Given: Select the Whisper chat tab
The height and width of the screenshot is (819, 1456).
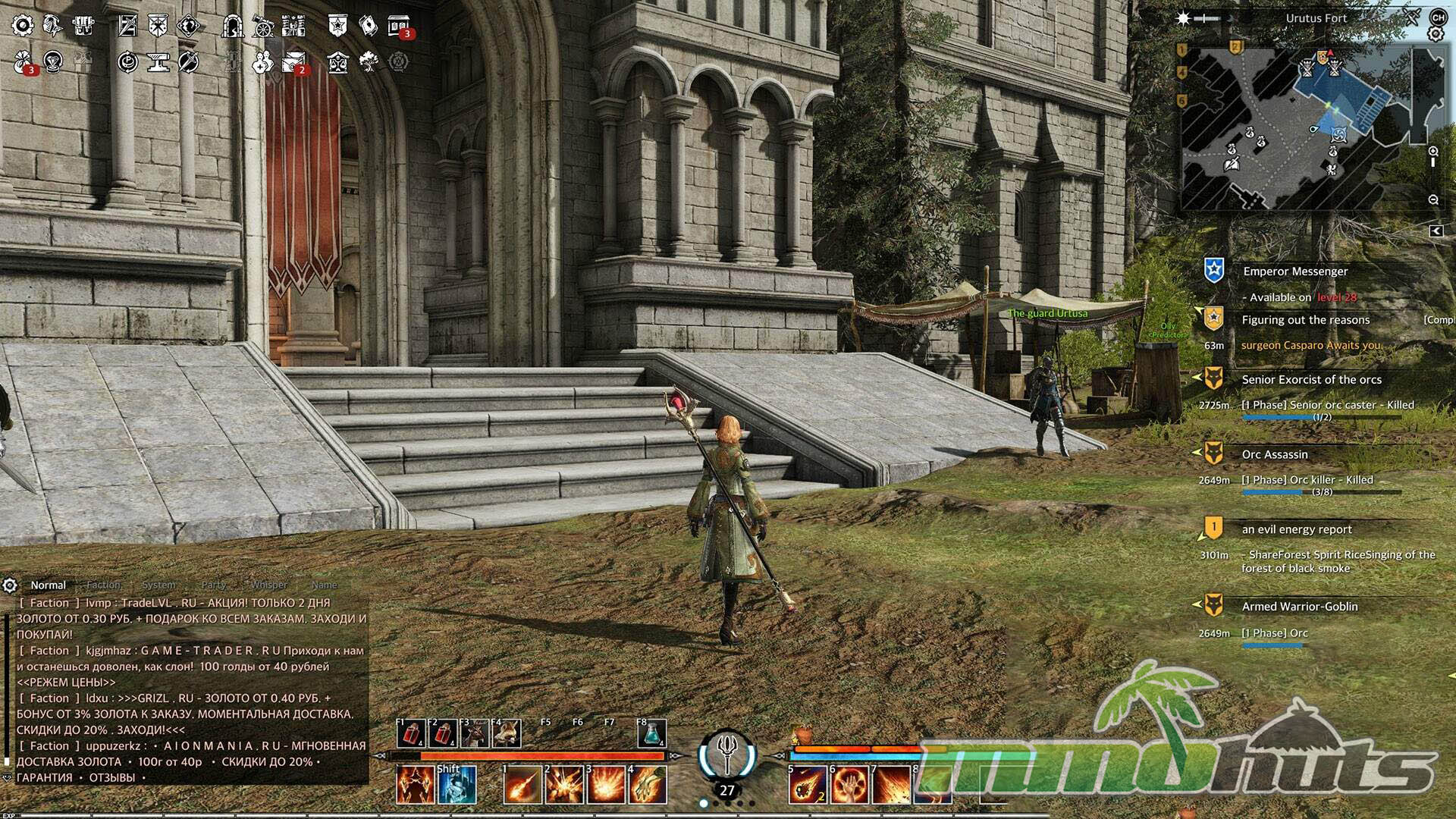Looking at the screenshot, I should [x=268, y=585].
